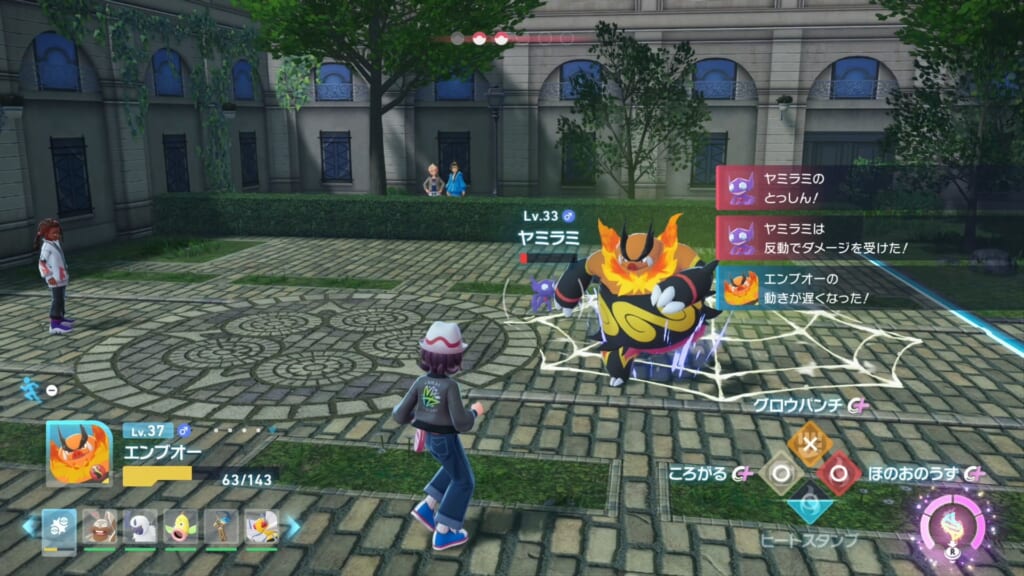Click the party bar's right arrow
Viewport: 1024px width, 576px height.
(293, 527)
